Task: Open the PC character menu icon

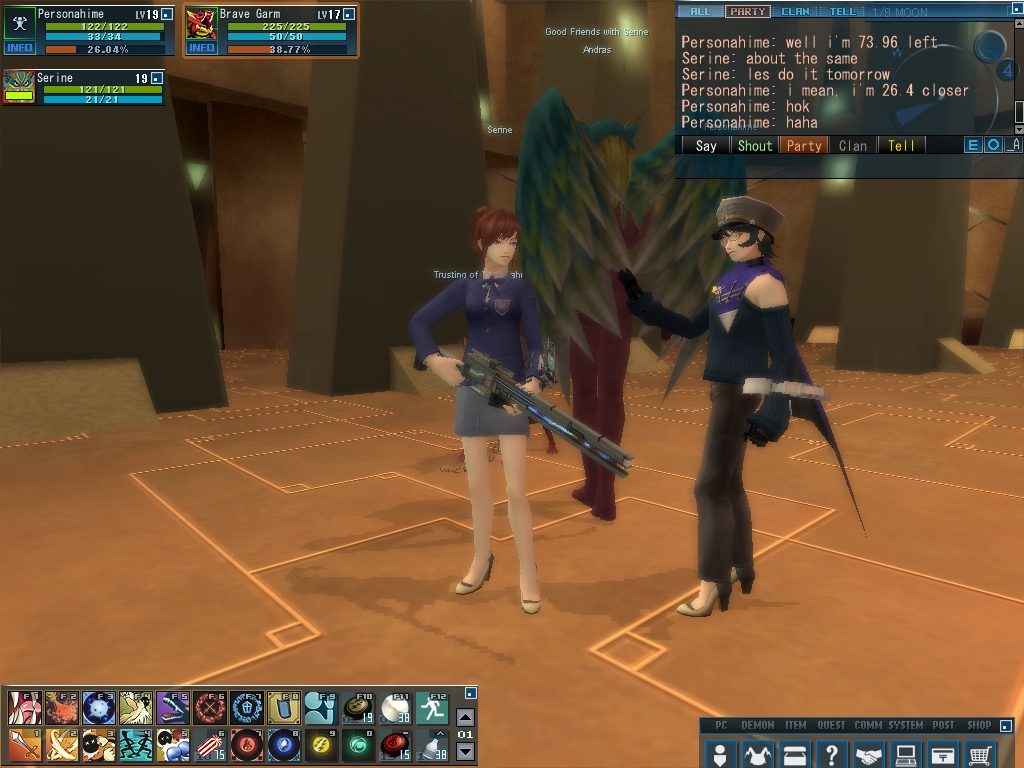Action: pyautogui.click(x=719, y=753)
